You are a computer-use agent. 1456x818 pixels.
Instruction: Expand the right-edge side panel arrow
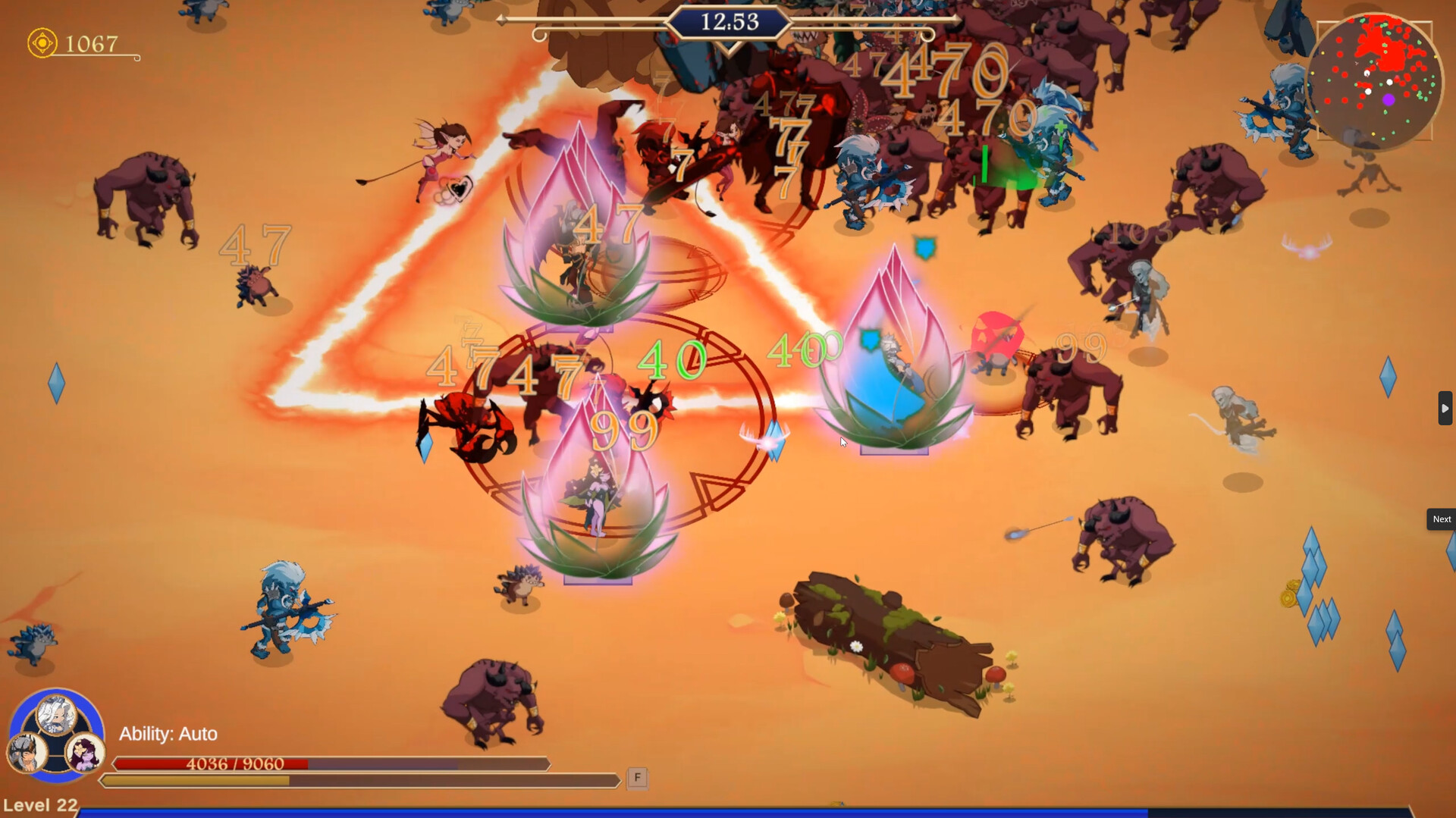pyautogui.click(x=1445, y=408)
